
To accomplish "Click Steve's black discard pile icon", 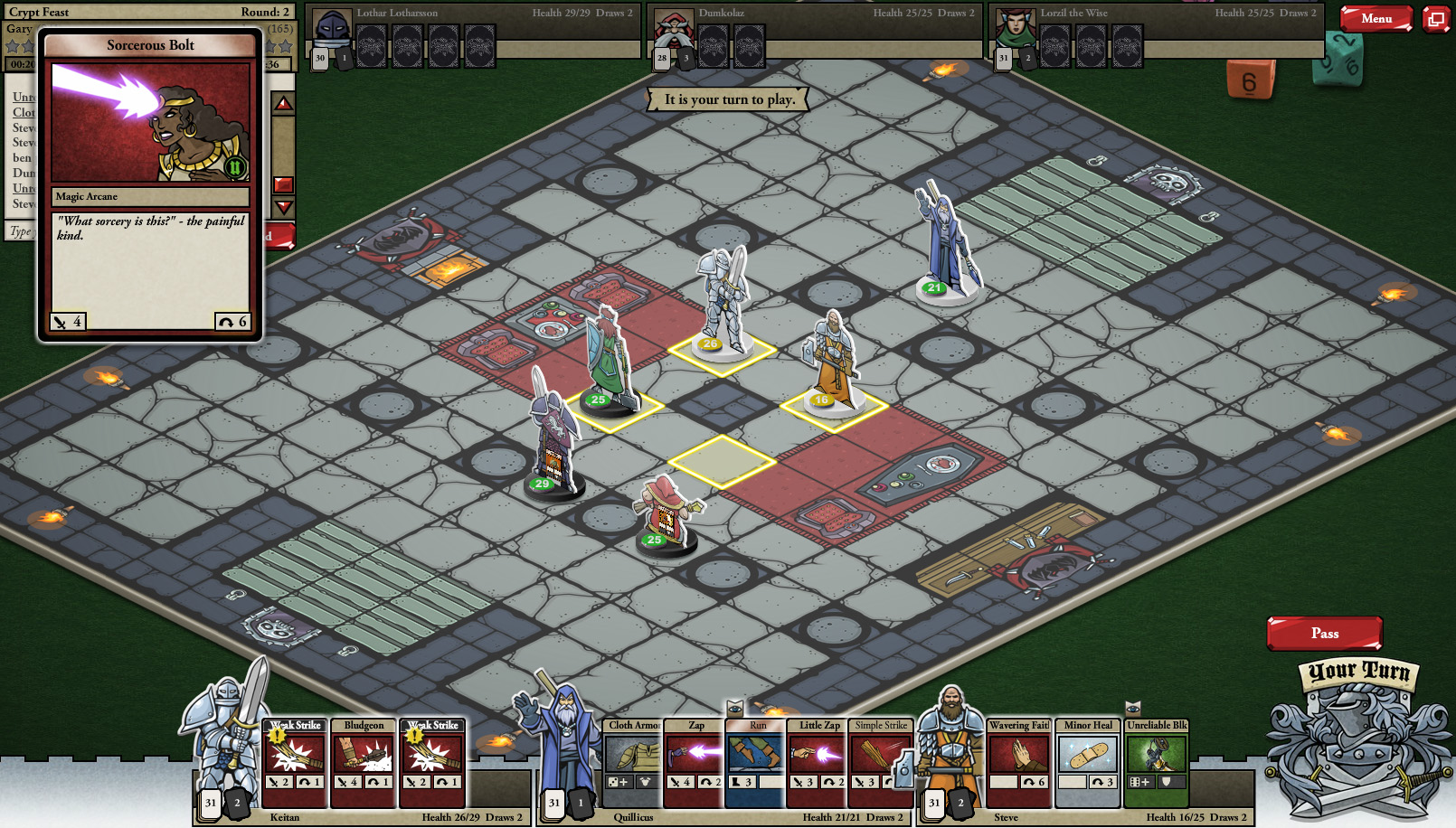I will pos(960,803).
